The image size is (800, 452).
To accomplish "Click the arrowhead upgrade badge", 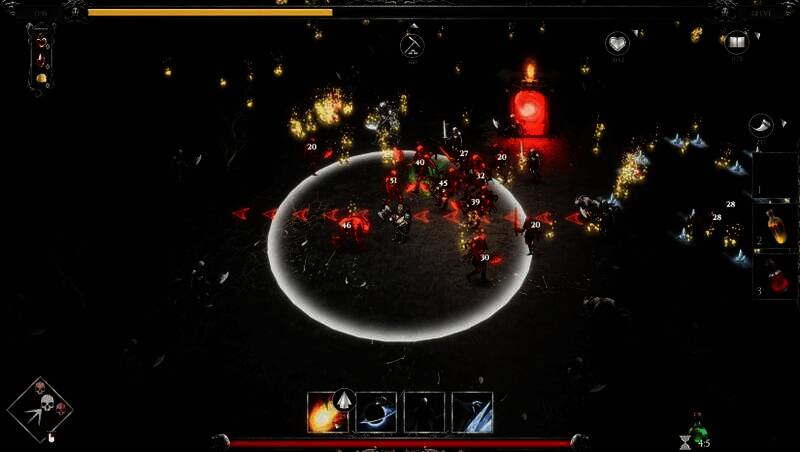I will [x=344, y=399].
